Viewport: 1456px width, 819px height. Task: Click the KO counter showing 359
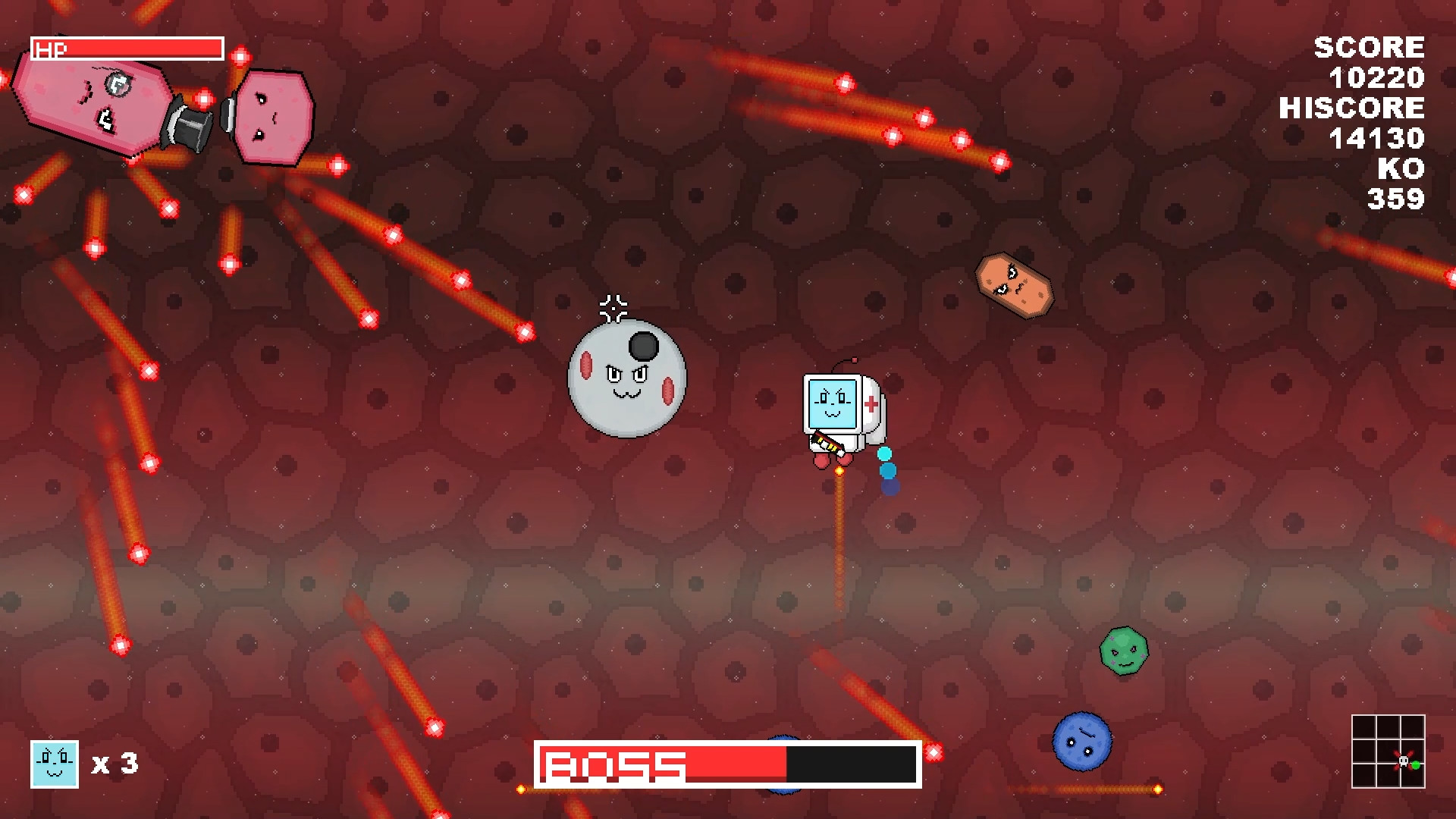[1395, 199]
